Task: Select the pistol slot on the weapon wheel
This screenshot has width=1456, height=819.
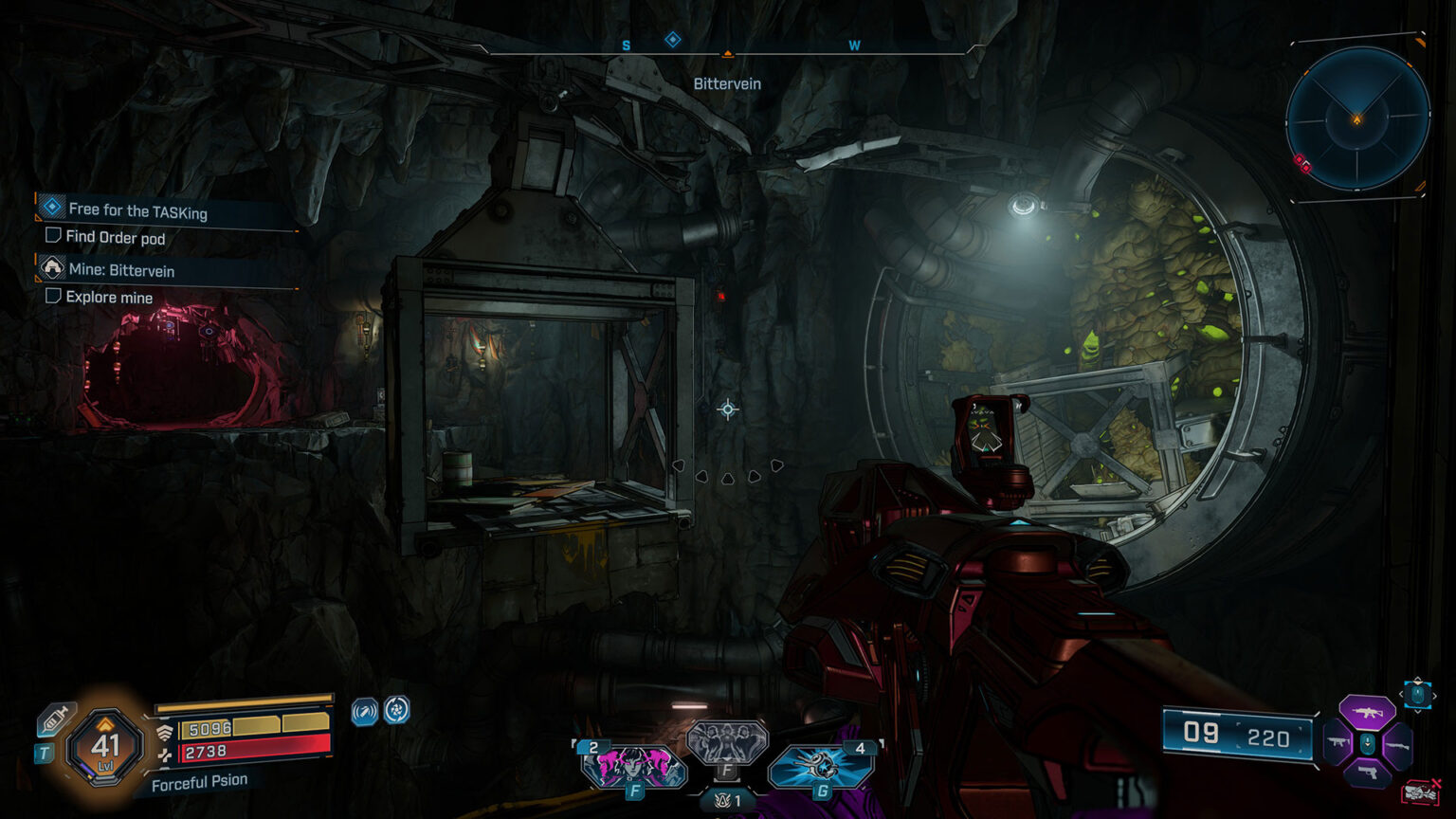Action: [1368, 772]
